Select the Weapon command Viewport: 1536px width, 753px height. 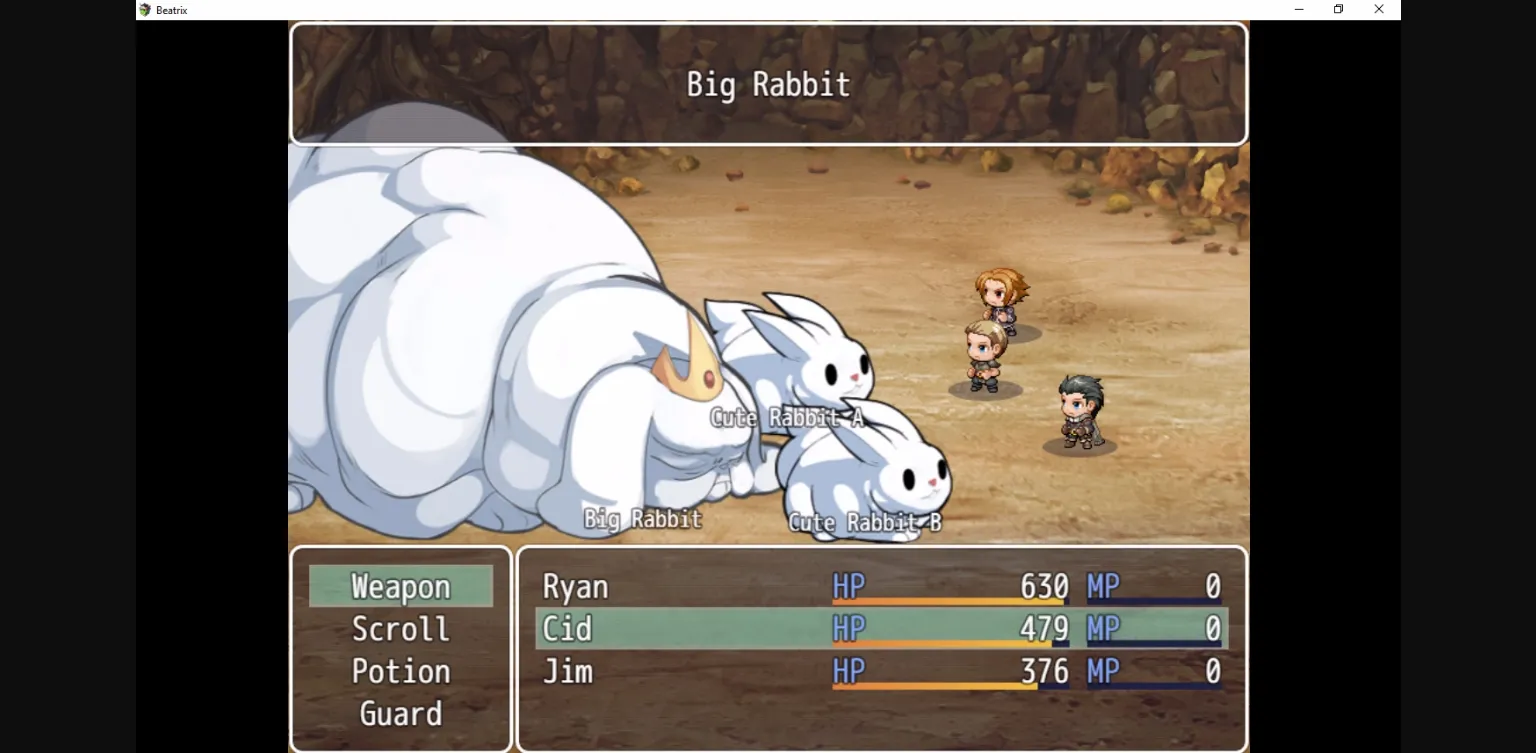tap(400, 586)
